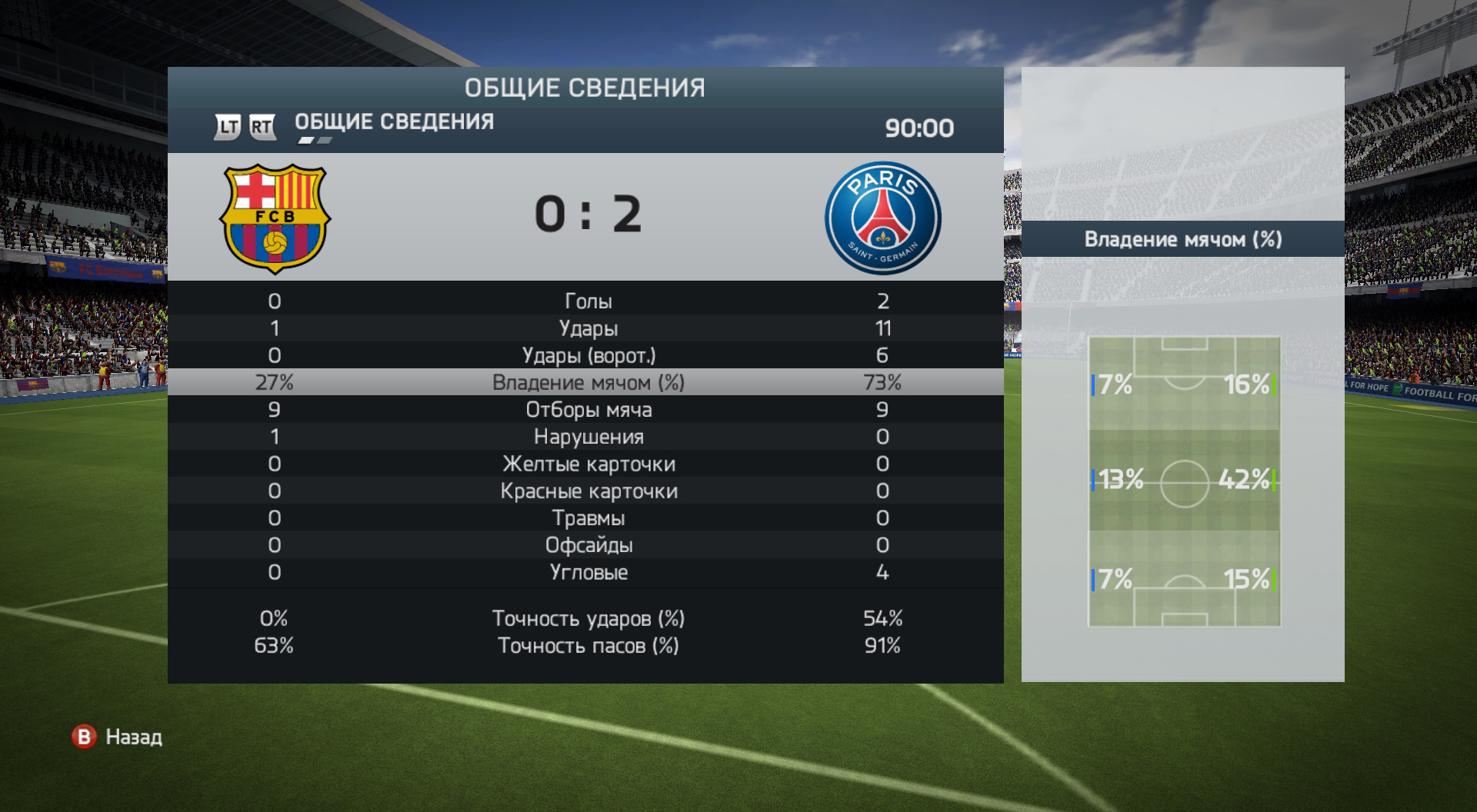Click the ОБЩИЕ СВЕДЕНИЯ tab label beside LT/RT
The height and width of the screenshot is (812, 1477).
(x=394, y=122)
